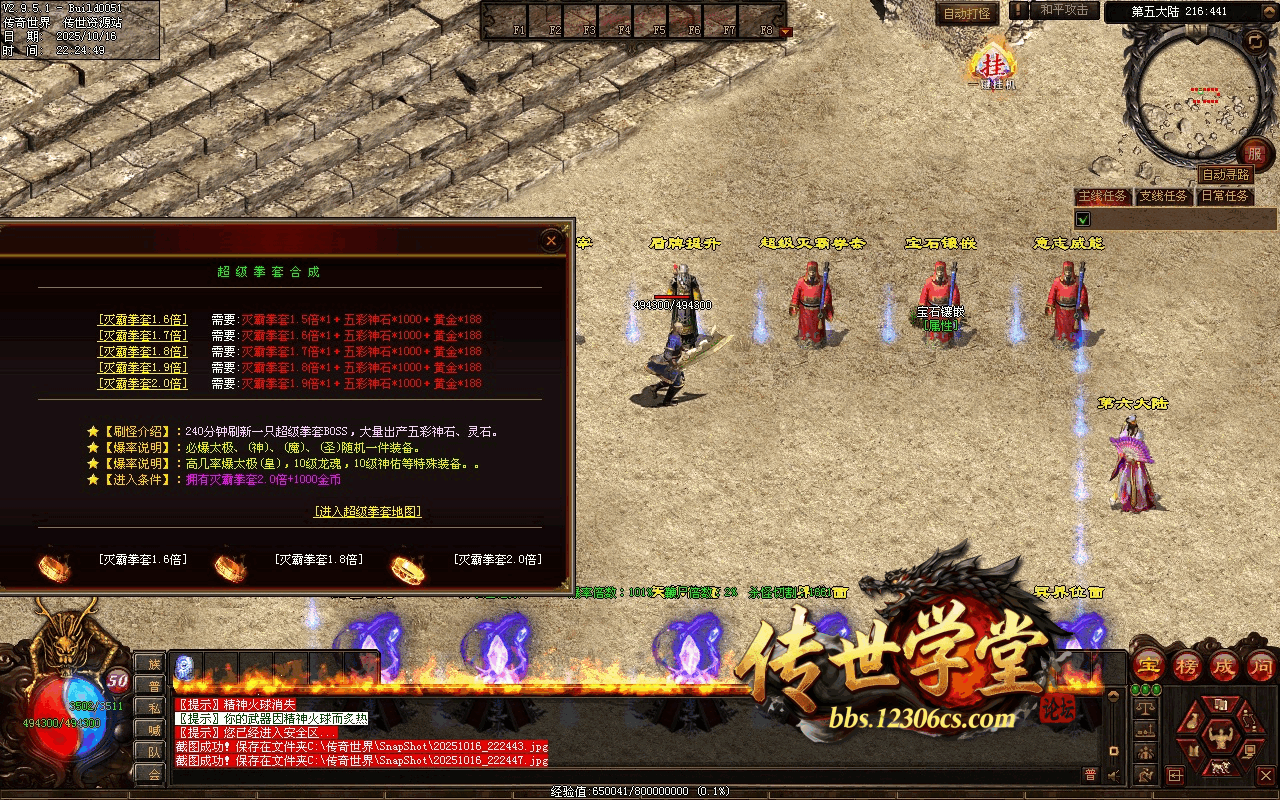Close the 超级拳套合成 dialog window
Viewport: 1280px width, 800px height.
[551, 240]
